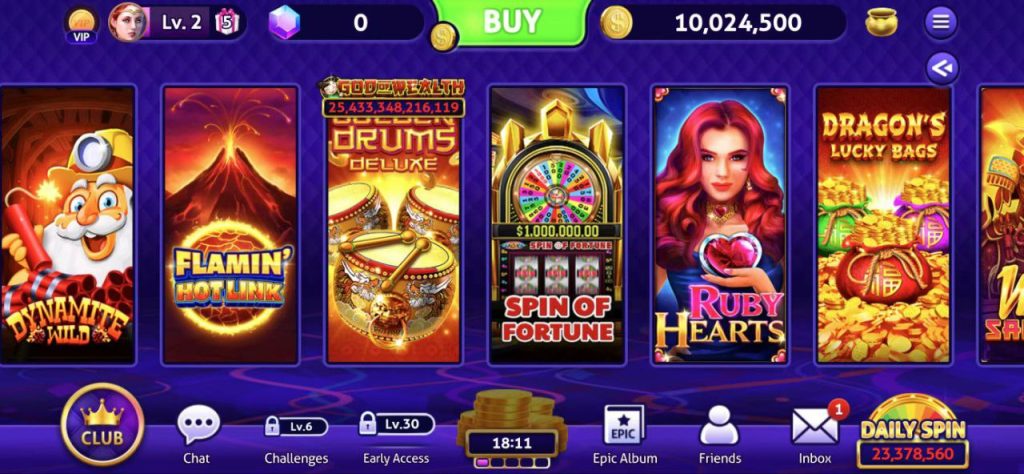This screenshot has height=474, width=1024.
Task: Click the pink gift box icon
Action: coord(227,21)
